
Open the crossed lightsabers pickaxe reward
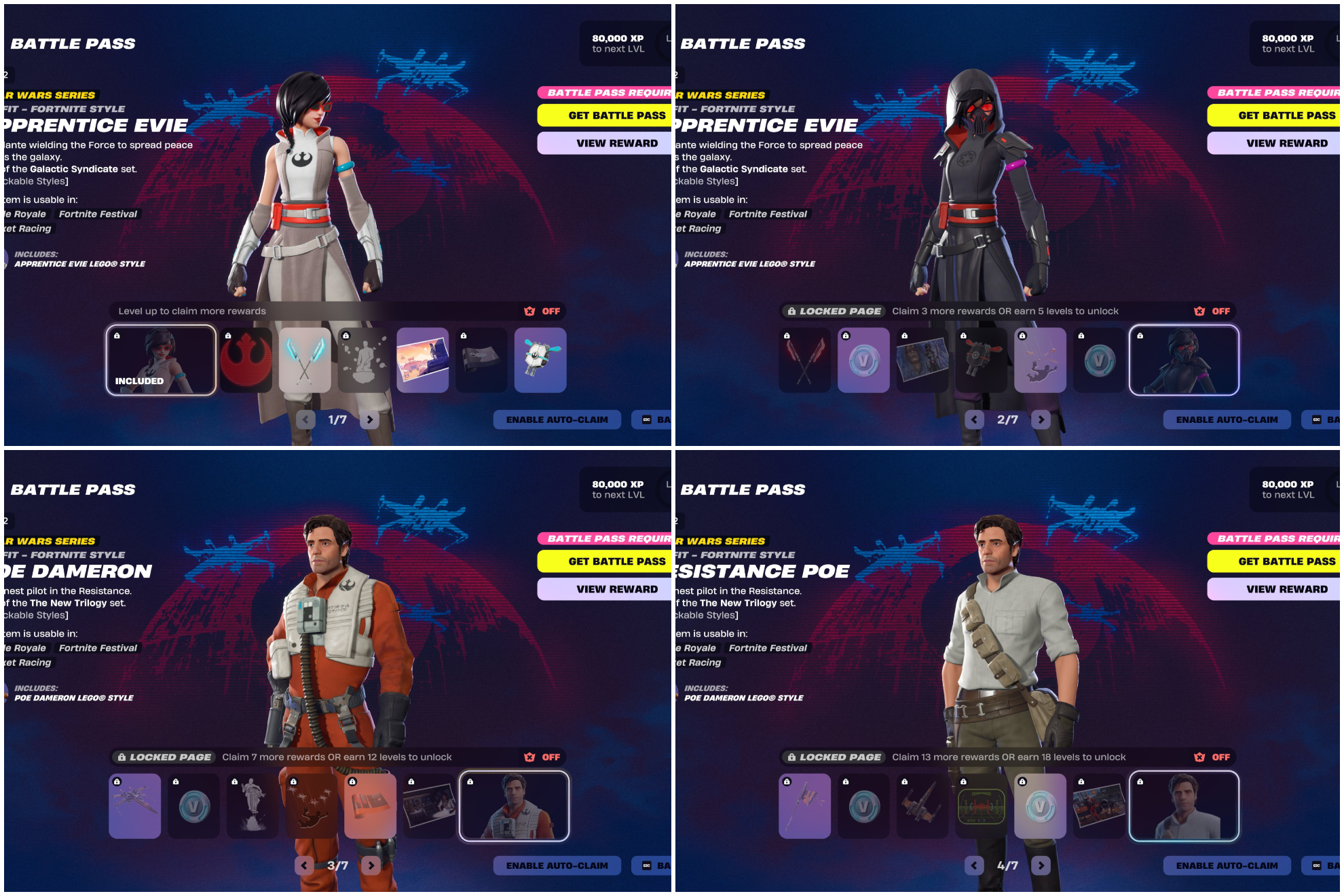pyautogui.click(x=305, y=360)
